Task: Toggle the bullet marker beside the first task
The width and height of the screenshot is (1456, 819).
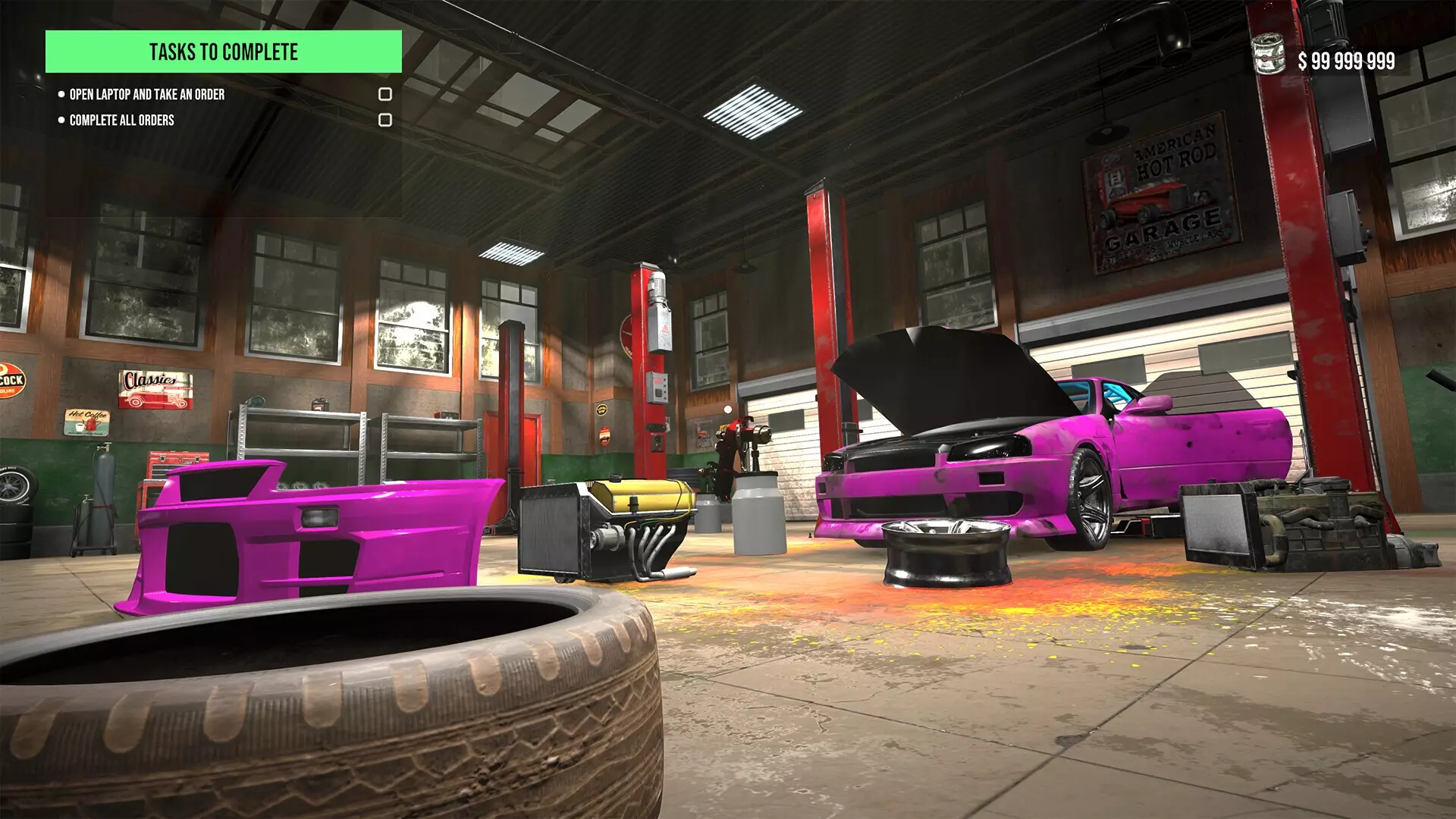Action: tap(61, 93)
